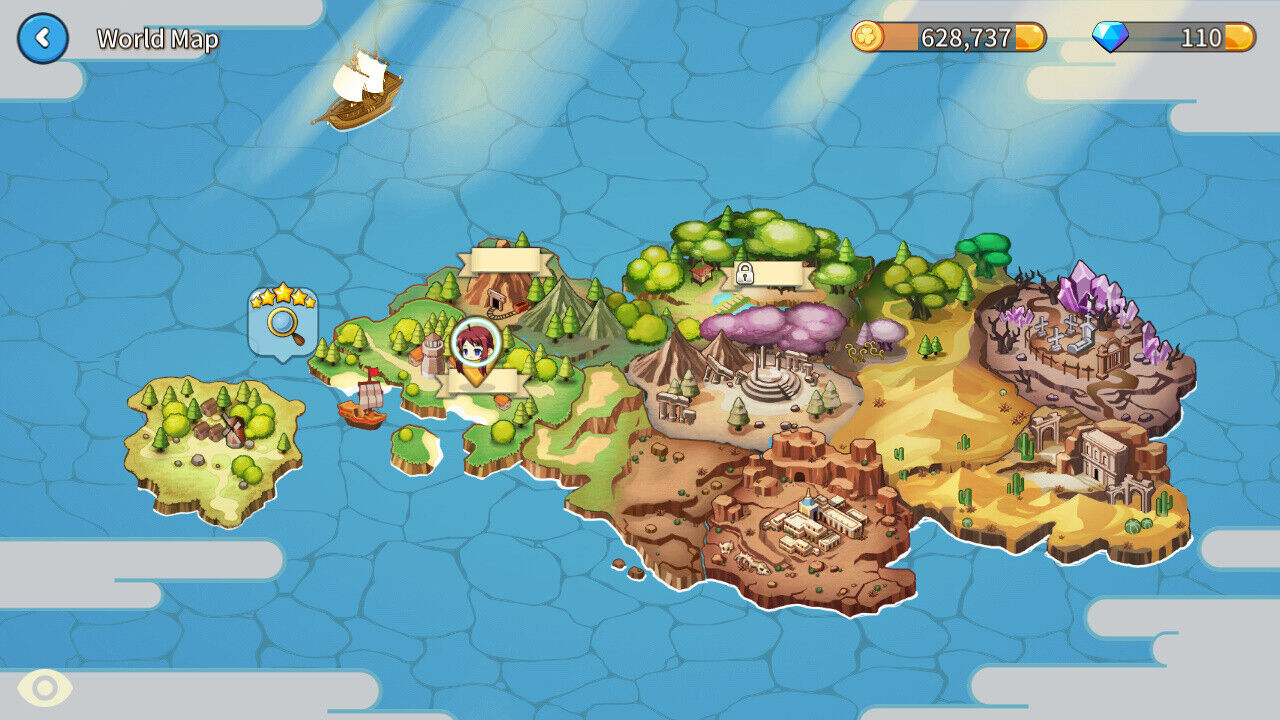This screenshot has height=720, width=1280.
Task: Select the locked region's padlock banner
Action: pos(772,274)
